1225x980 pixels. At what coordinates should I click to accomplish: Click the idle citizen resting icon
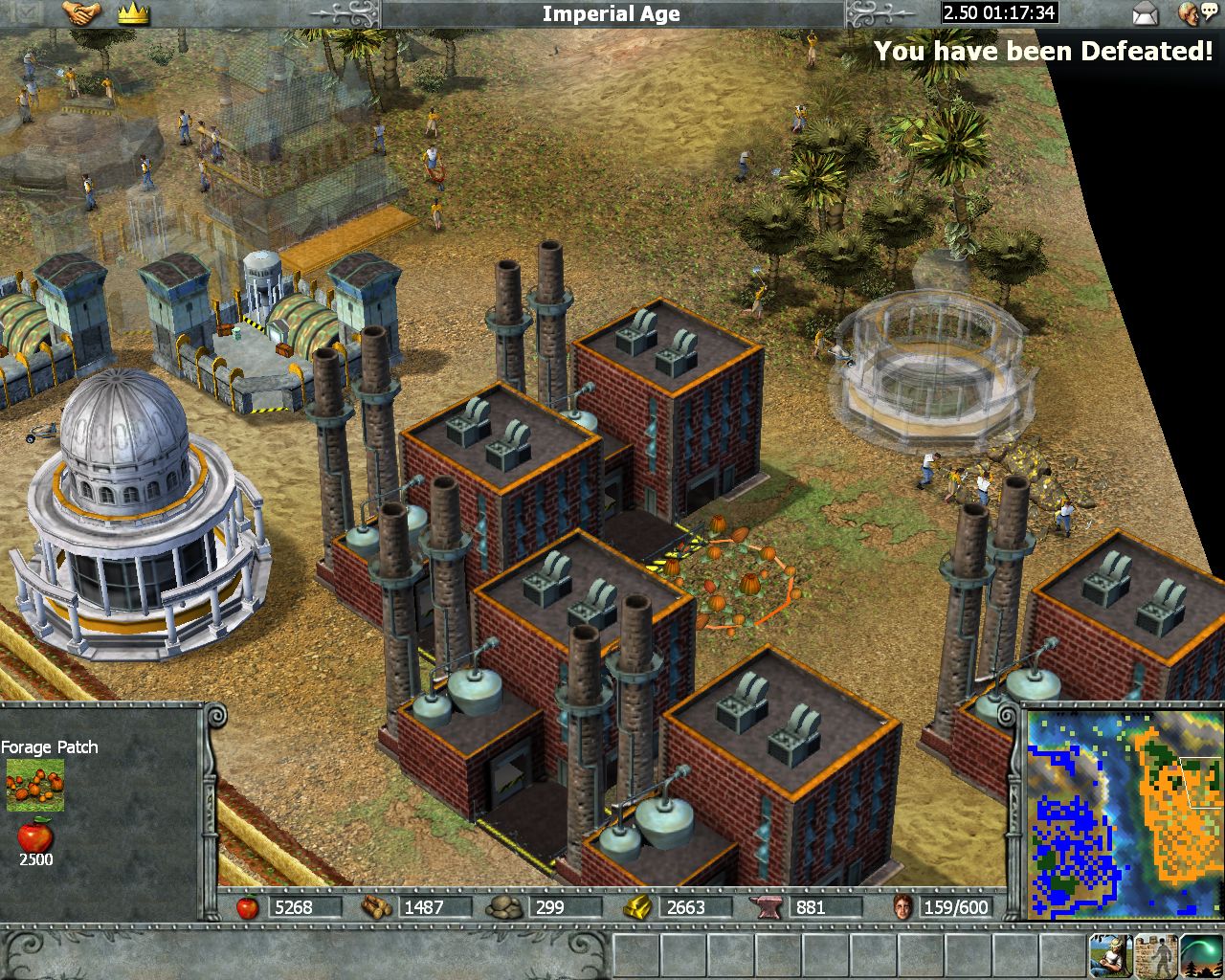1111,954
